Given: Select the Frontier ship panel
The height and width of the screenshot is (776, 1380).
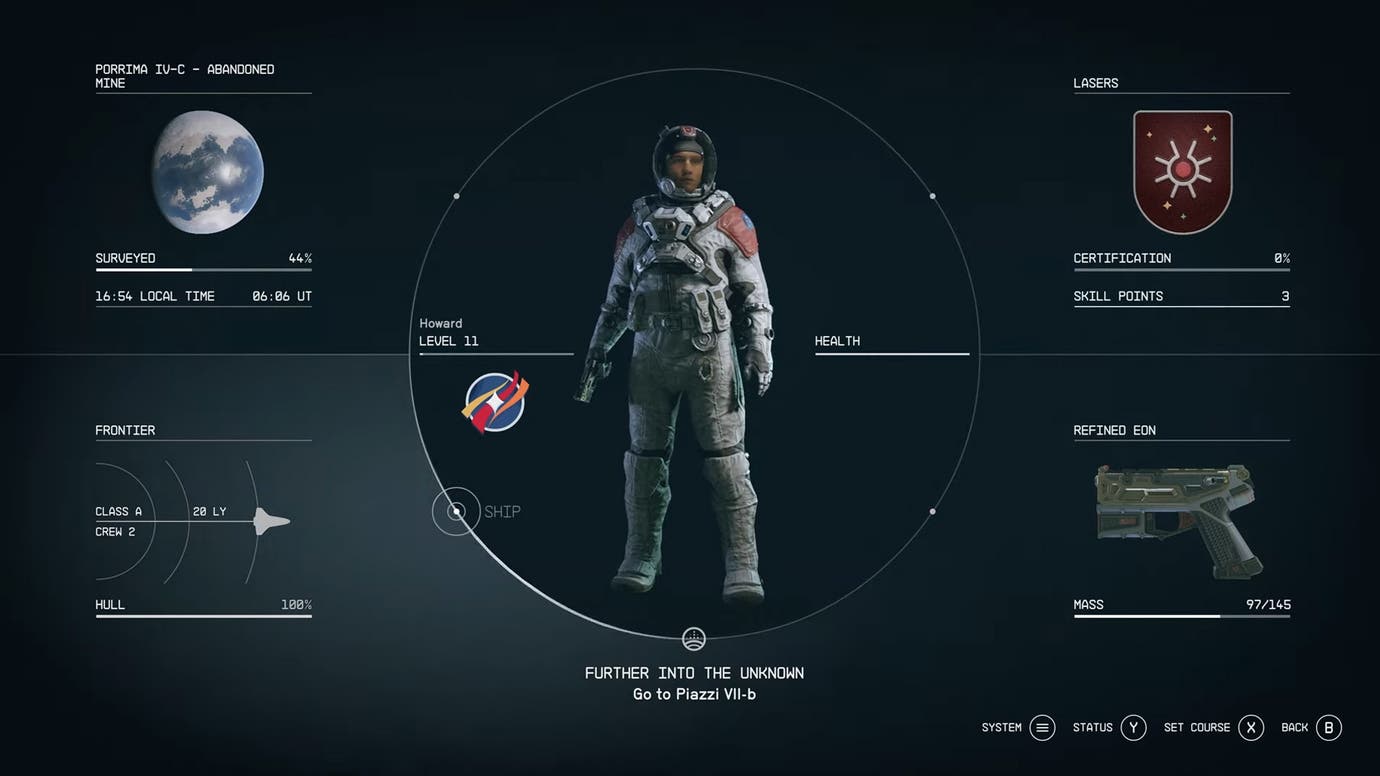Looking at the screenshot, I should [x=203, y=521].
